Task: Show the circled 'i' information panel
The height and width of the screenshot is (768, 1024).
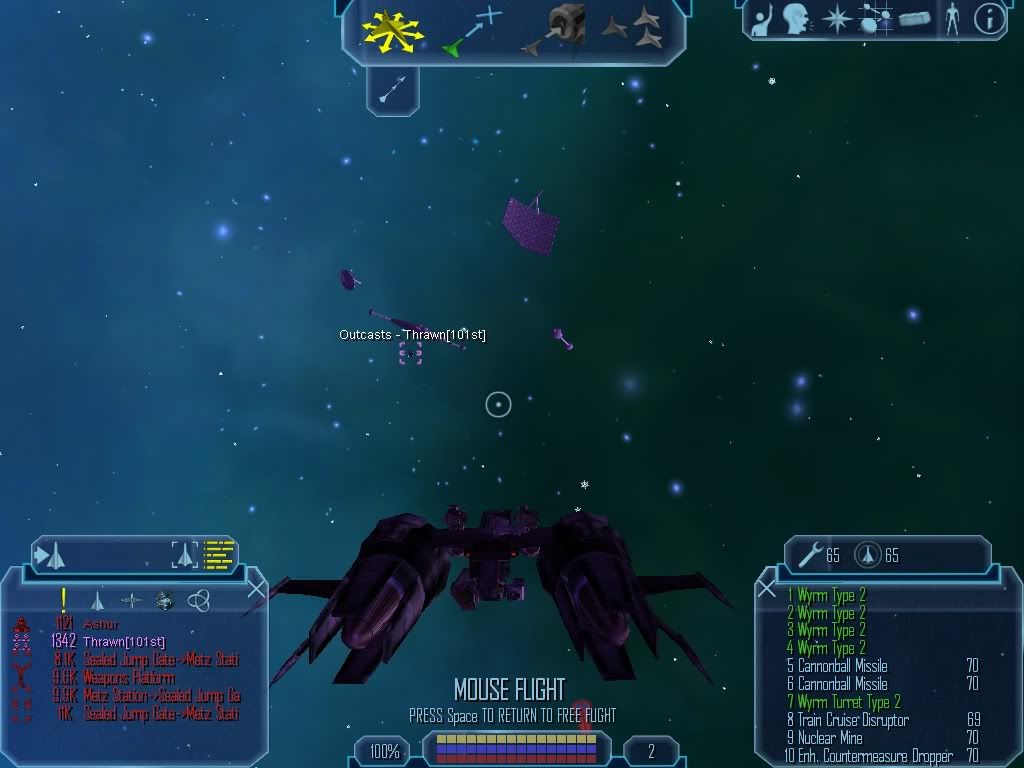Action: (x=989, y=18)
